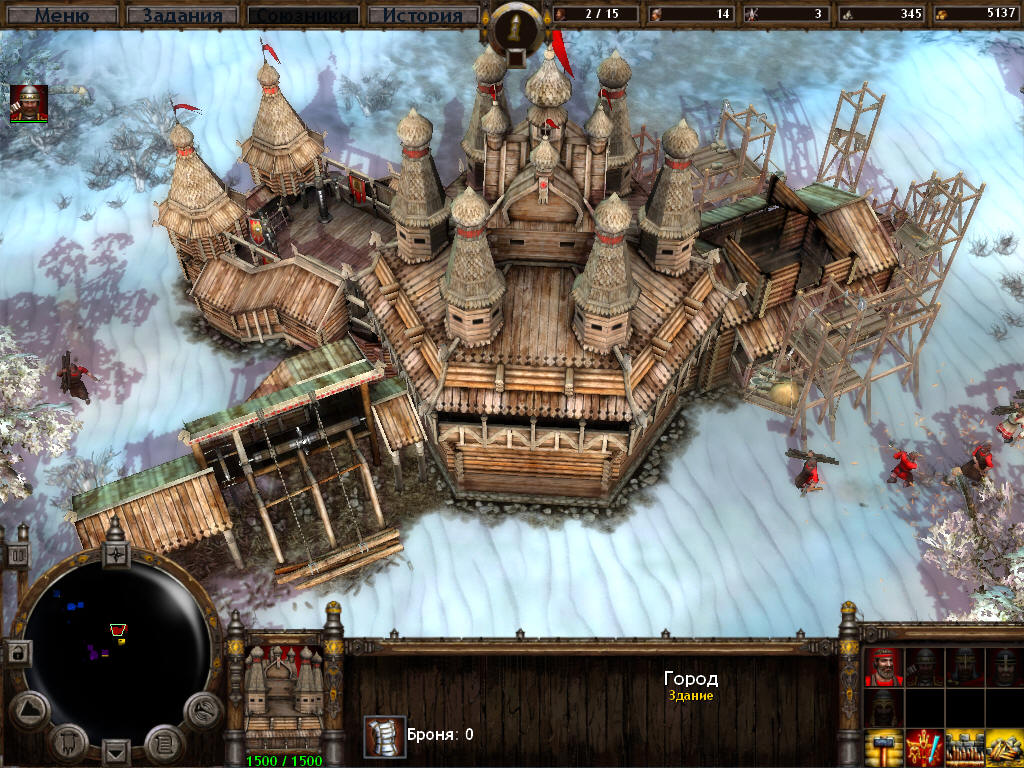The image size is (1024, 768).
Task: Click the scroll round button under minimap
Action: (x=163, y=742)
